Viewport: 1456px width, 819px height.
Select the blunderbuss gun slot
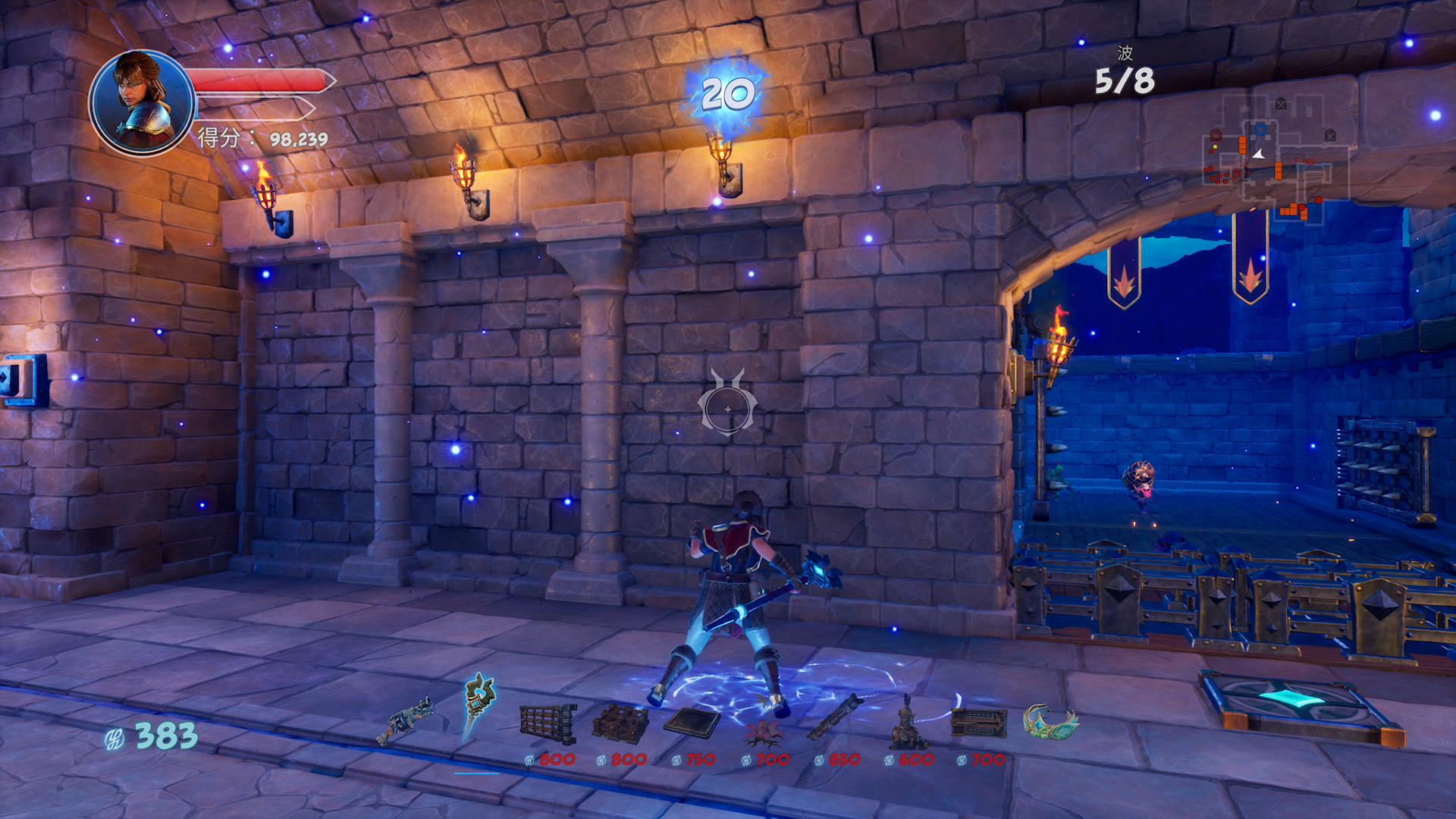coord(407,720)
